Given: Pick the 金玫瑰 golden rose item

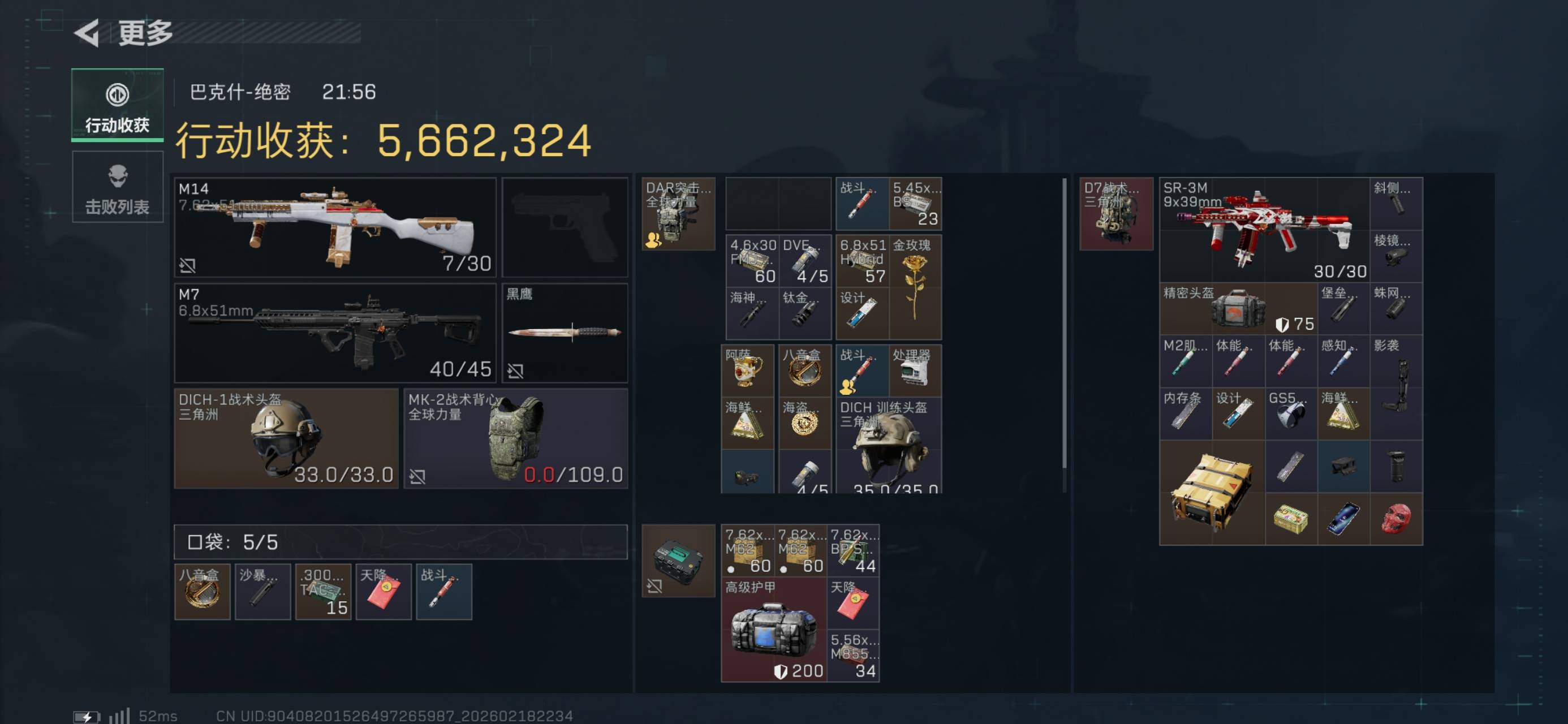Looking at the screenshot, I should tap(914, 286).
